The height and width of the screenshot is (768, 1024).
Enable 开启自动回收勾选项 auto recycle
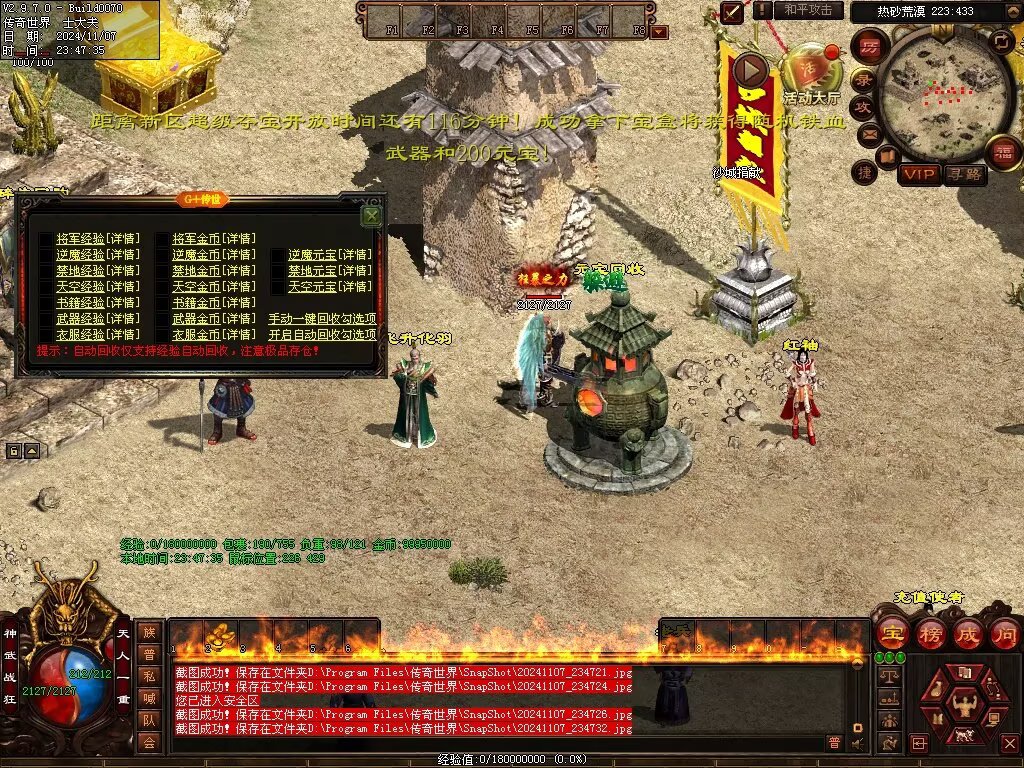tap(322, 335)
